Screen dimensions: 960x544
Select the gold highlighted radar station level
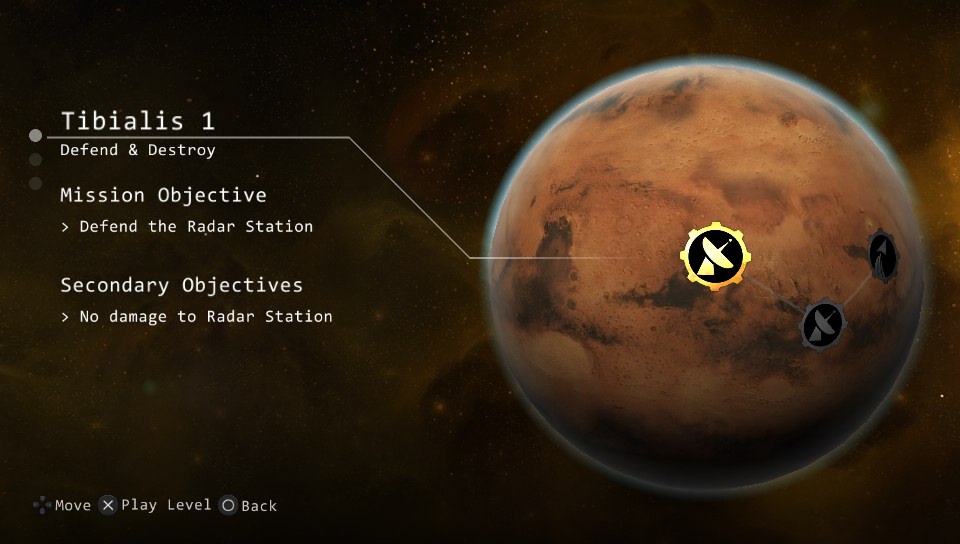coord(715,255)
